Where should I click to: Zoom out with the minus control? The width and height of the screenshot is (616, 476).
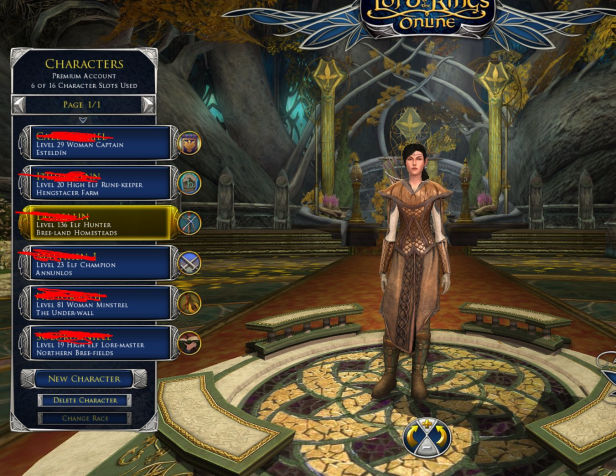[427, 449]
